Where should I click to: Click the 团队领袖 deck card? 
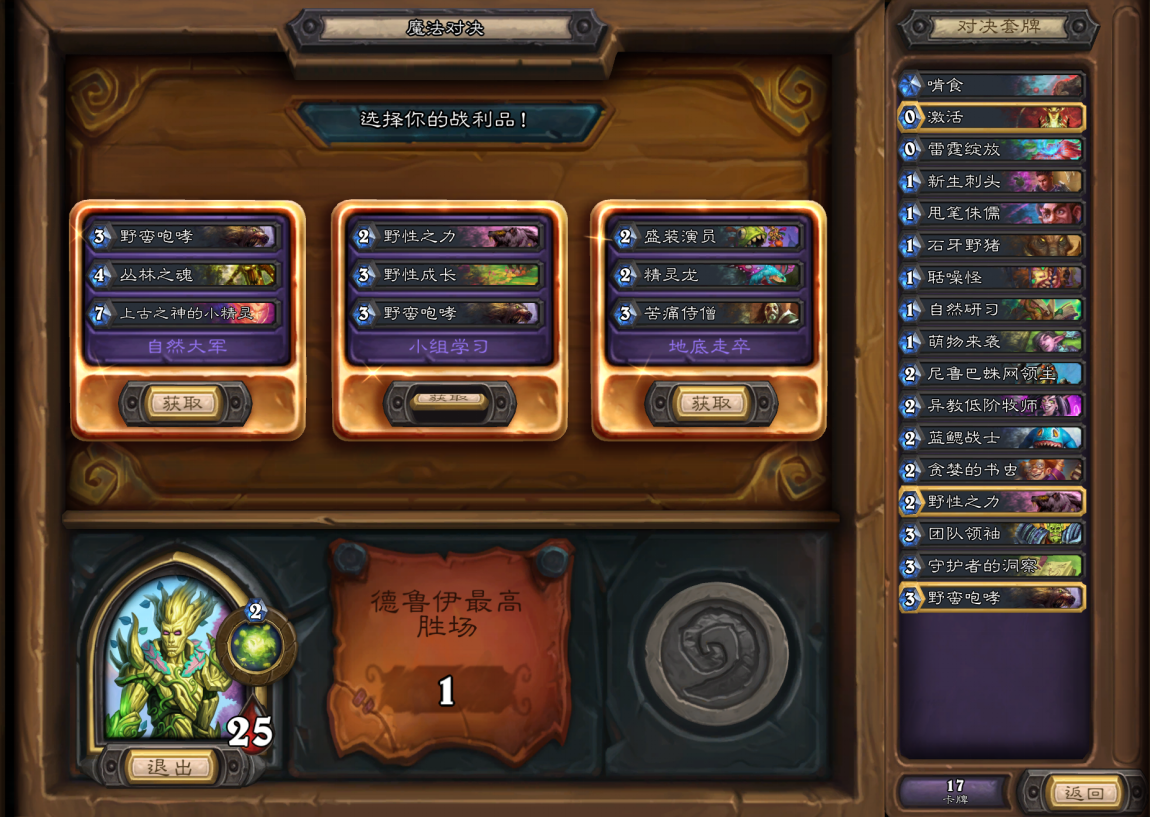(992, 534)
